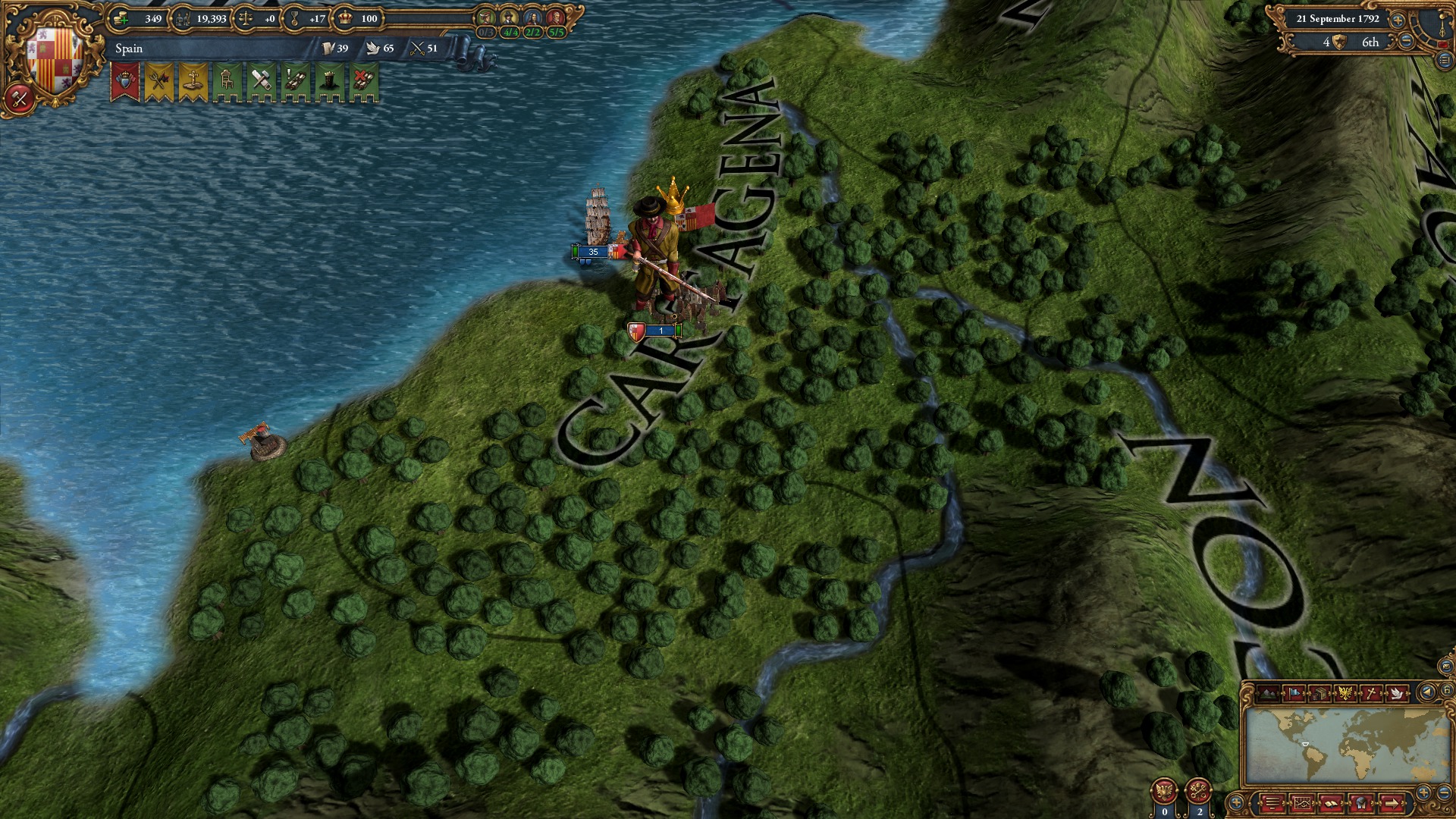This screenshot has width=1456, height=819.
Task: Select the army stack labeled 35 near Cartagena
Action: pos(591,250)
